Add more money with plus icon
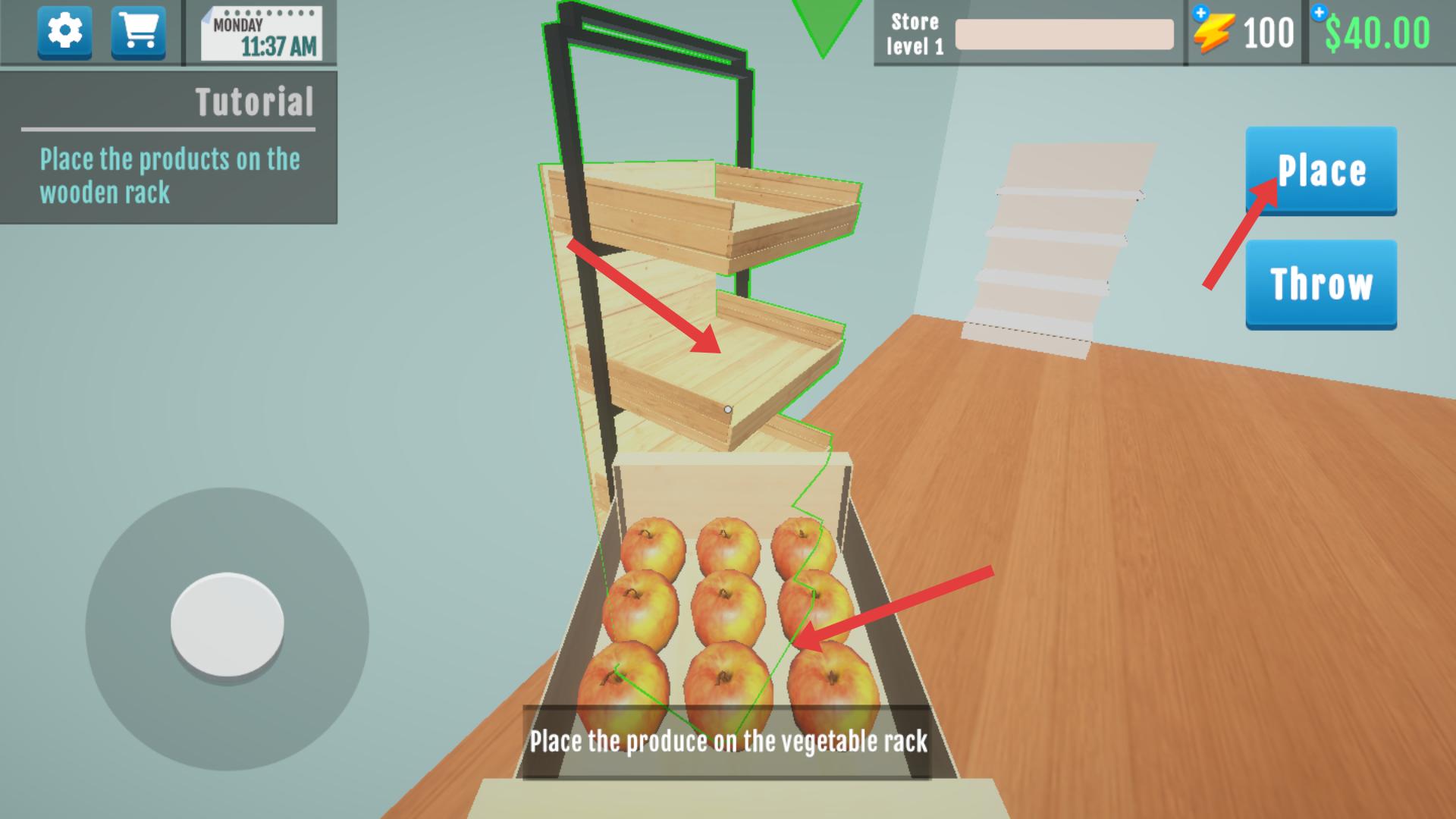The width and height of the screenshot is (1456, 819). click(1319, 13)
